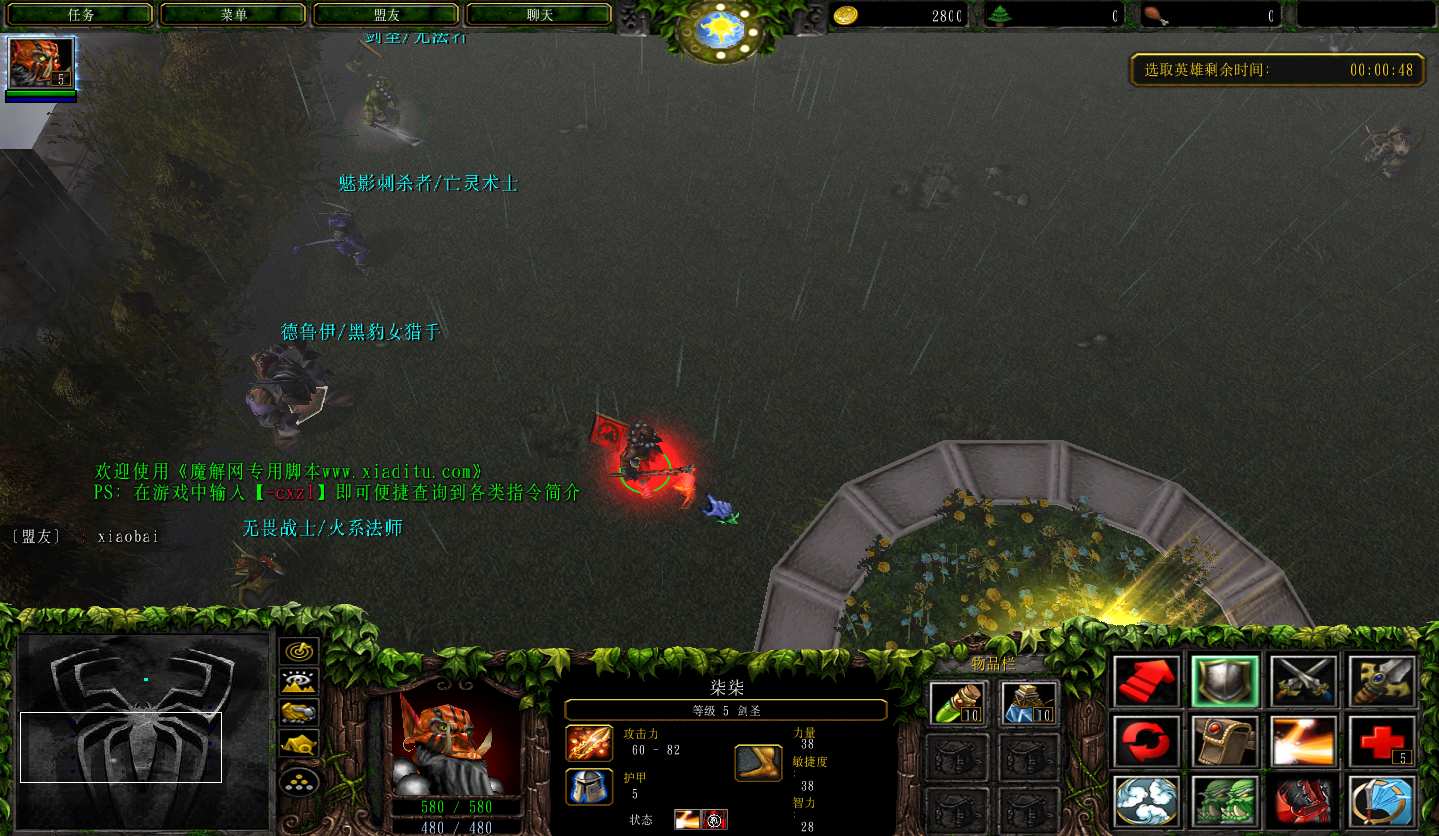Activate the minimap signal ping button
Viewport: 1439px width, 836px height.
pos(298,651)
